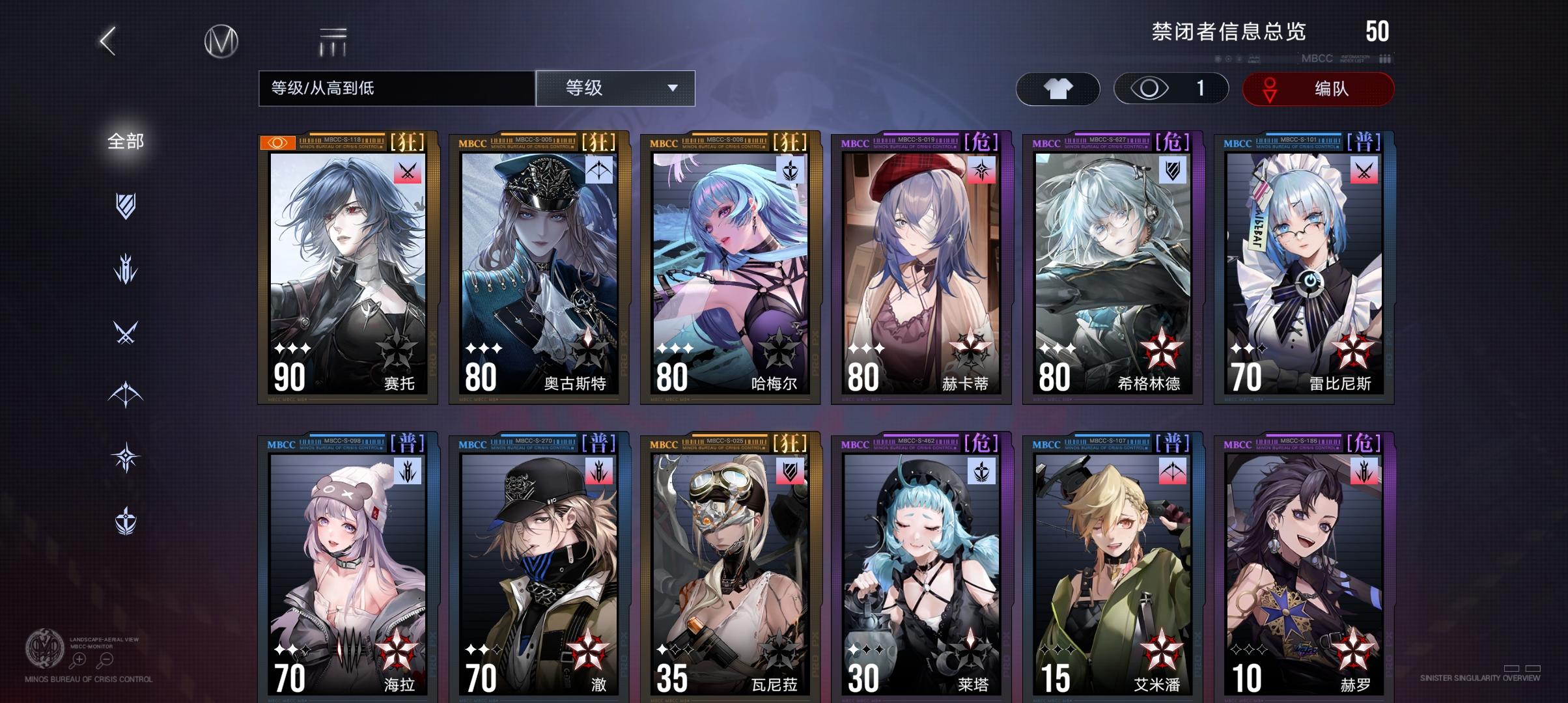Go back with the arrow button
The image size is (1568, 703).
tap(107, 40)
